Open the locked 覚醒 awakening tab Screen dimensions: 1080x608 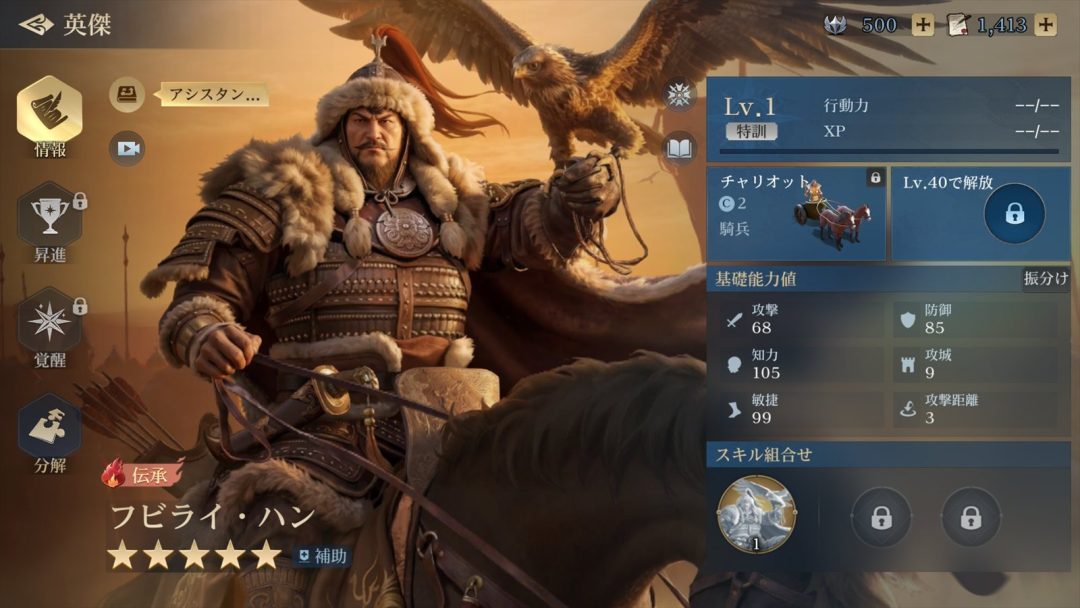[49, 325]
